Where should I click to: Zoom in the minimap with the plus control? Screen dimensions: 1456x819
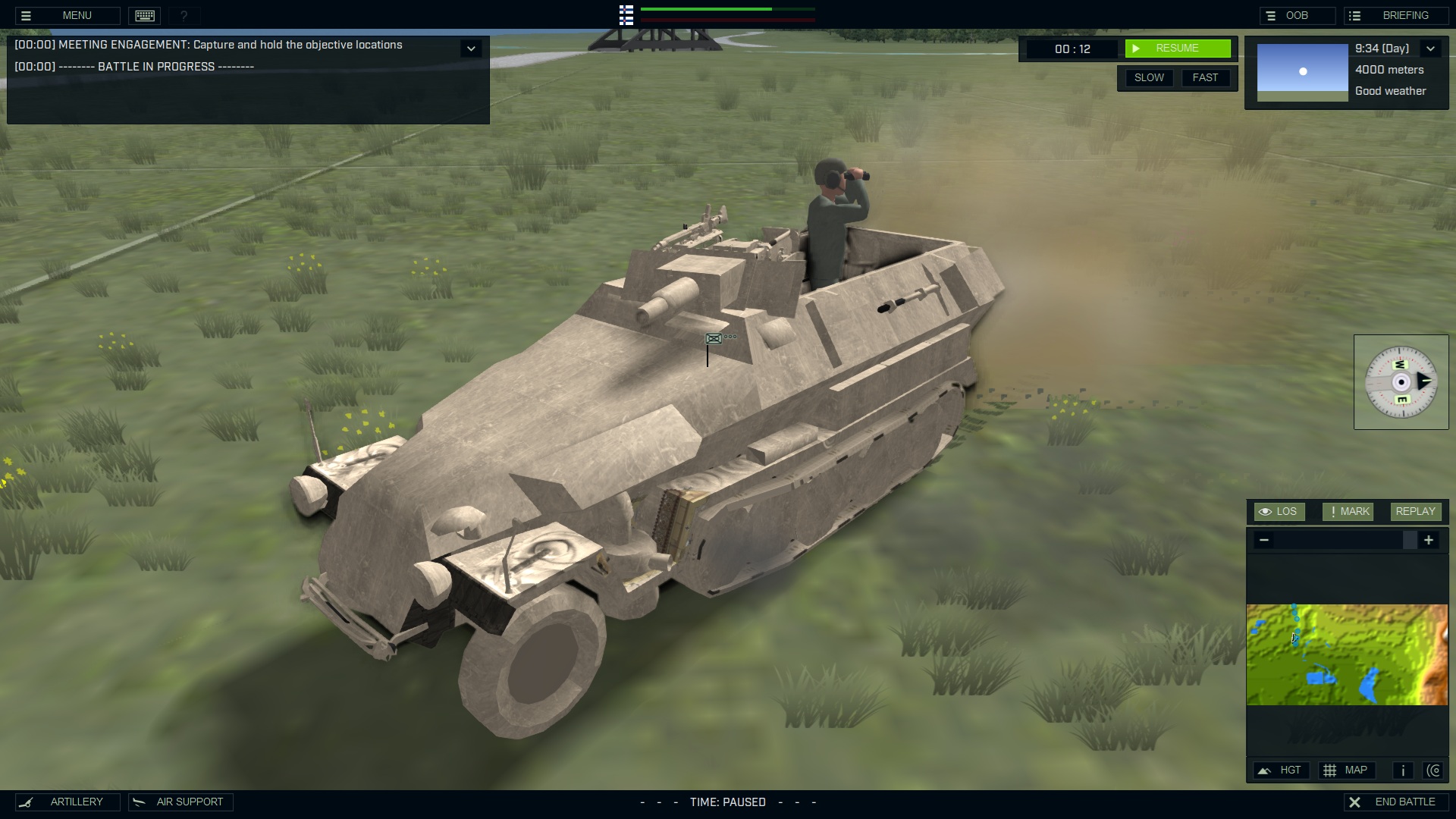click(1430, 540)
